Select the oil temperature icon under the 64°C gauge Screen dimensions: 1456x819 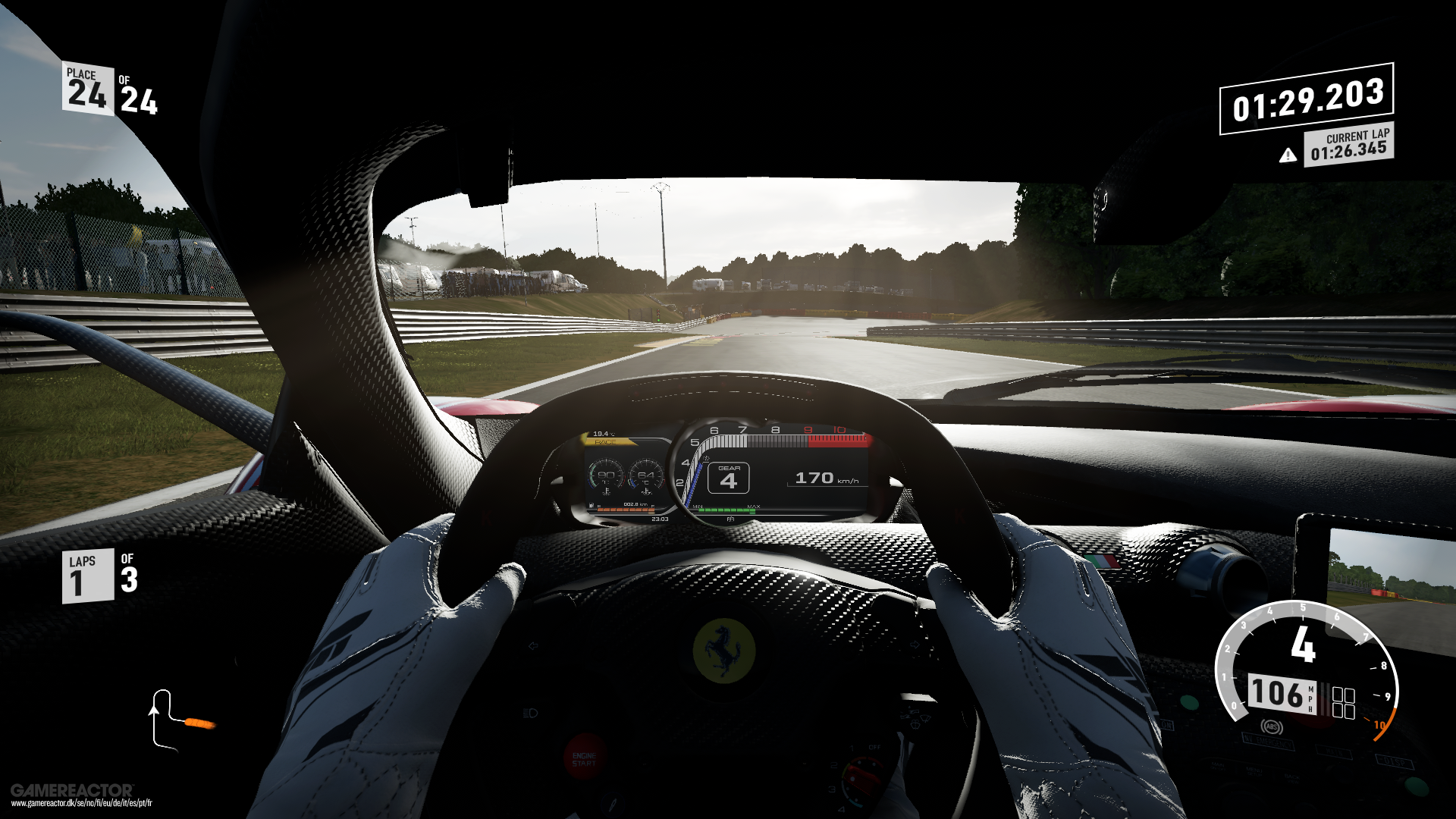(x=647, y=491)
